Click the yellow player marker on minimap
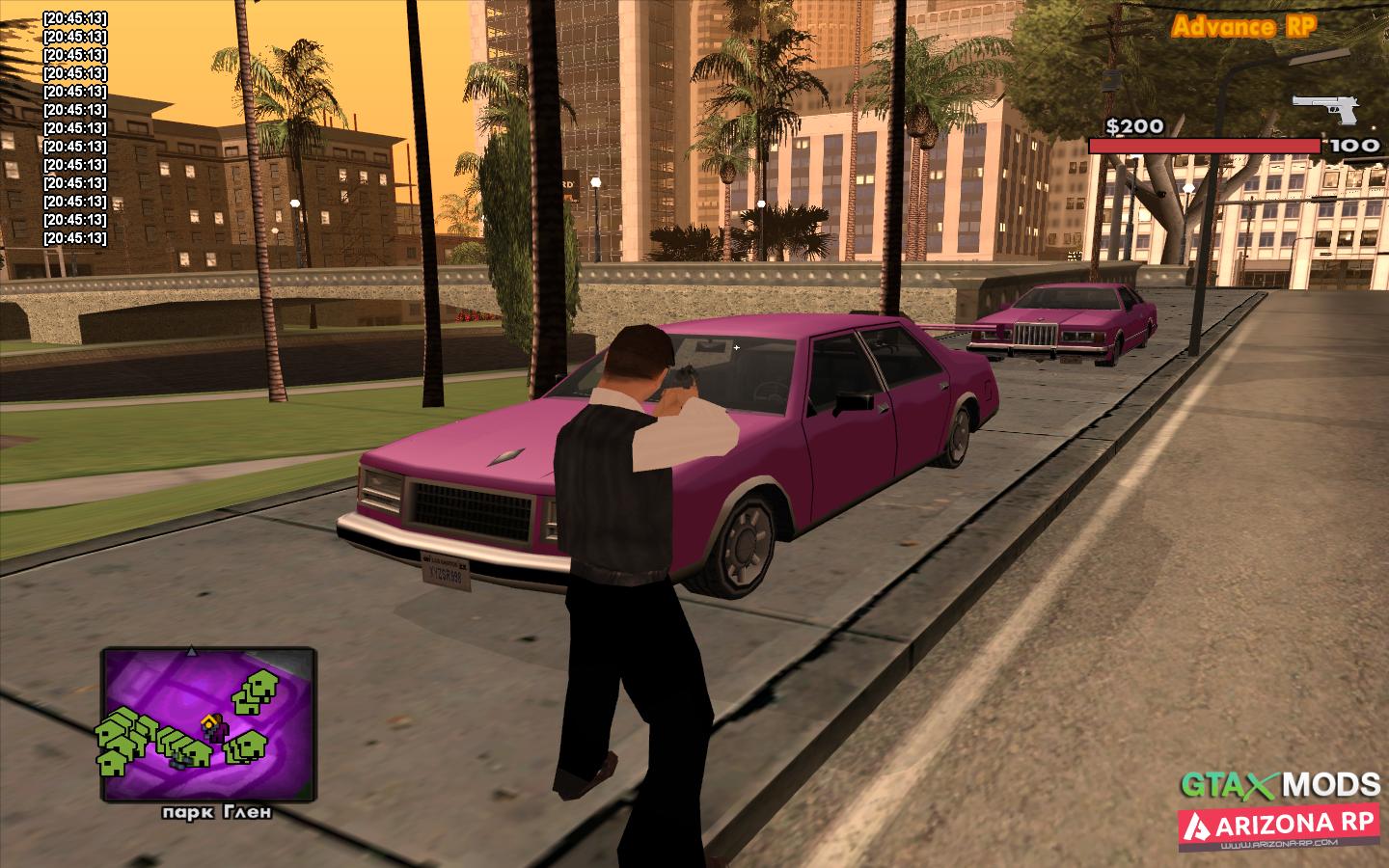This screenshot has height=868, width=1389. pyautogui.click(x=208, y=722)
